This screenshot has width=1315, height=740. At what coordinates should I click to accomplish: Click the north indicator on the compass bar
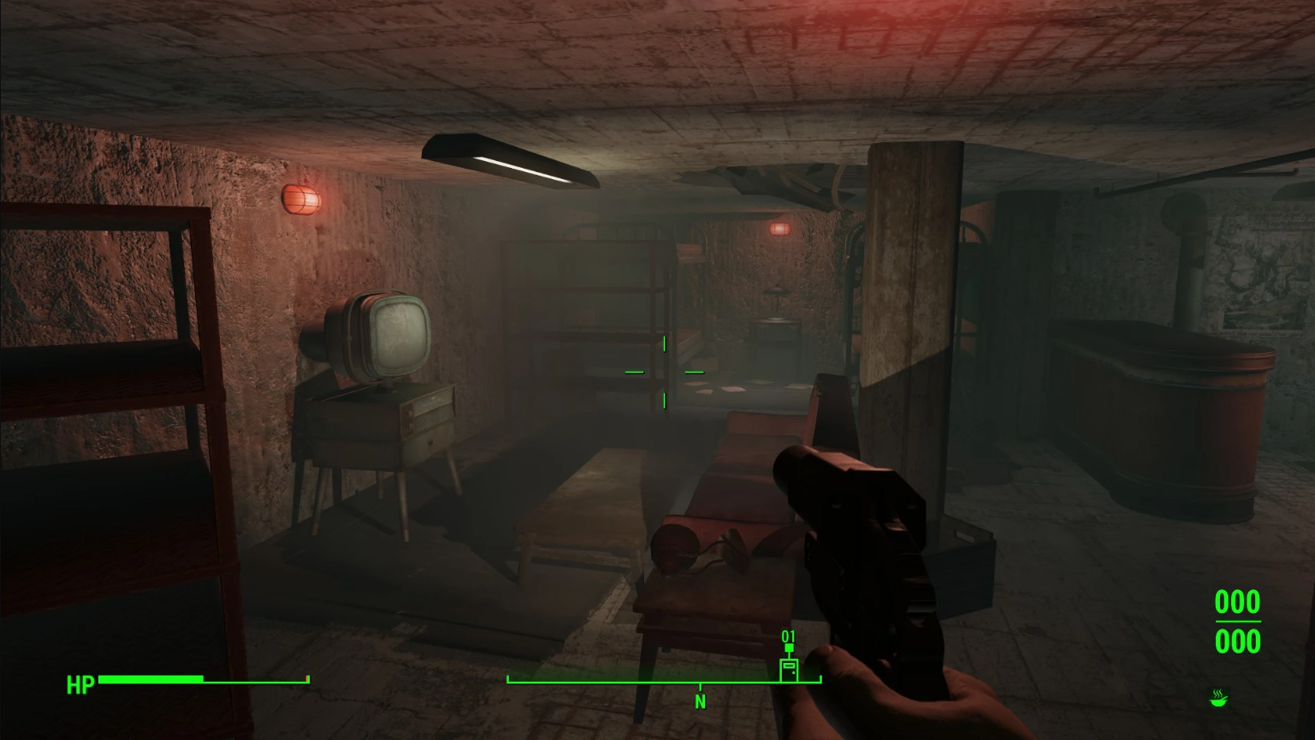pos(700,702)
